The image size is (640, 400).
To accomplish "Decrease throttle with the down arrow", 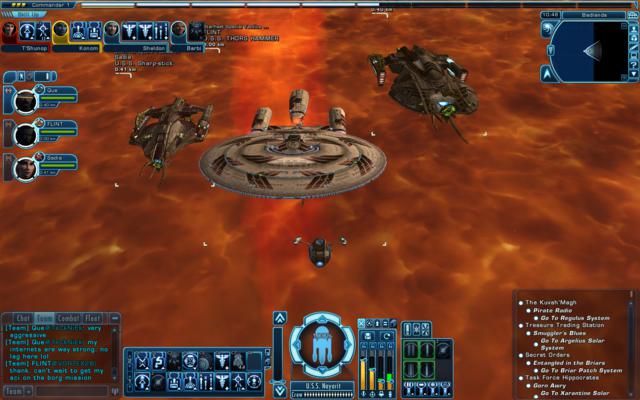I will click(x=279, y=390).
